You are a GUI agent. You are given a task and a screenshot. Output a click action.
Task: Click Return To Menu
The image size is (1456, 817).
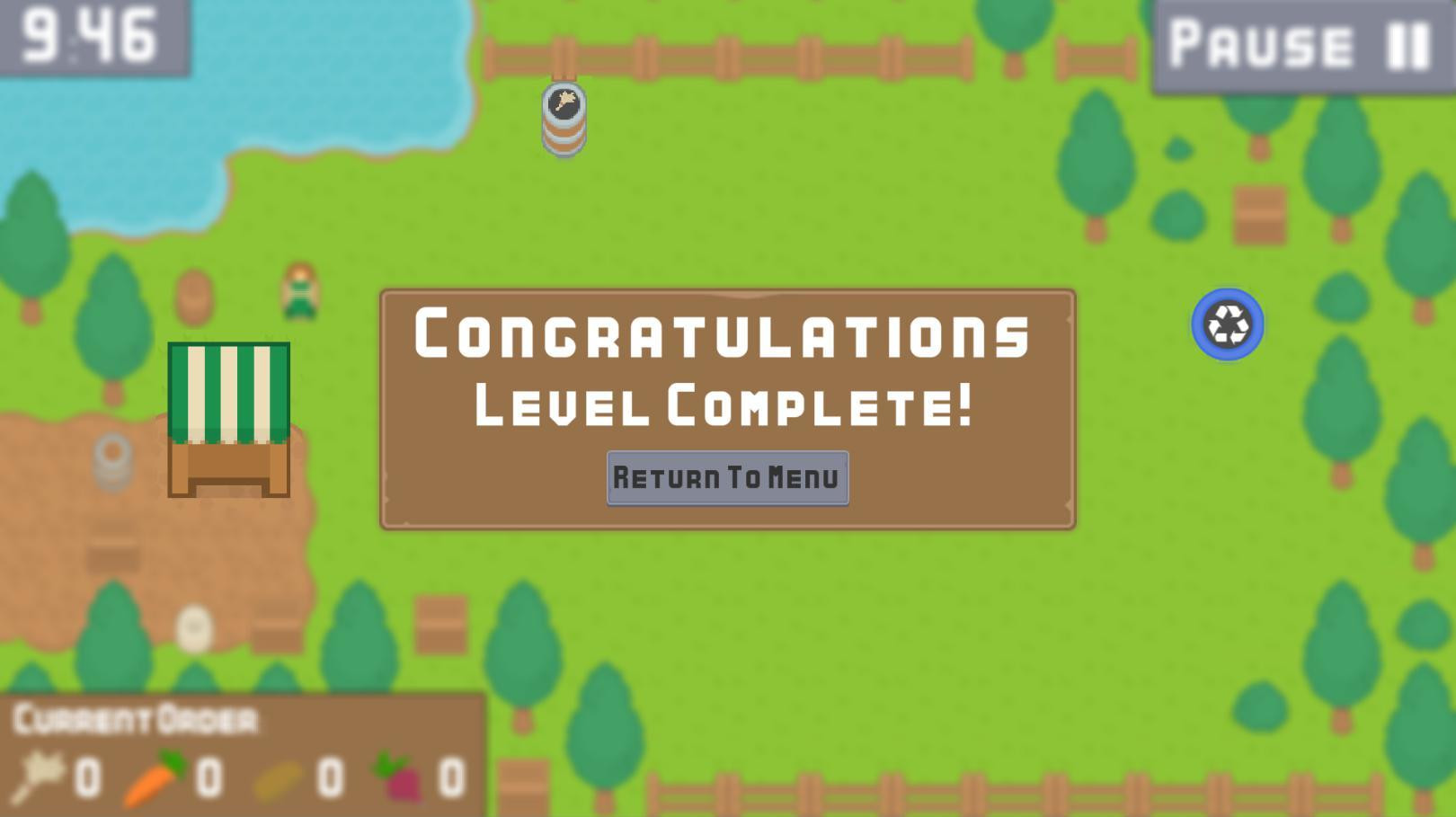tap(727, 477)
